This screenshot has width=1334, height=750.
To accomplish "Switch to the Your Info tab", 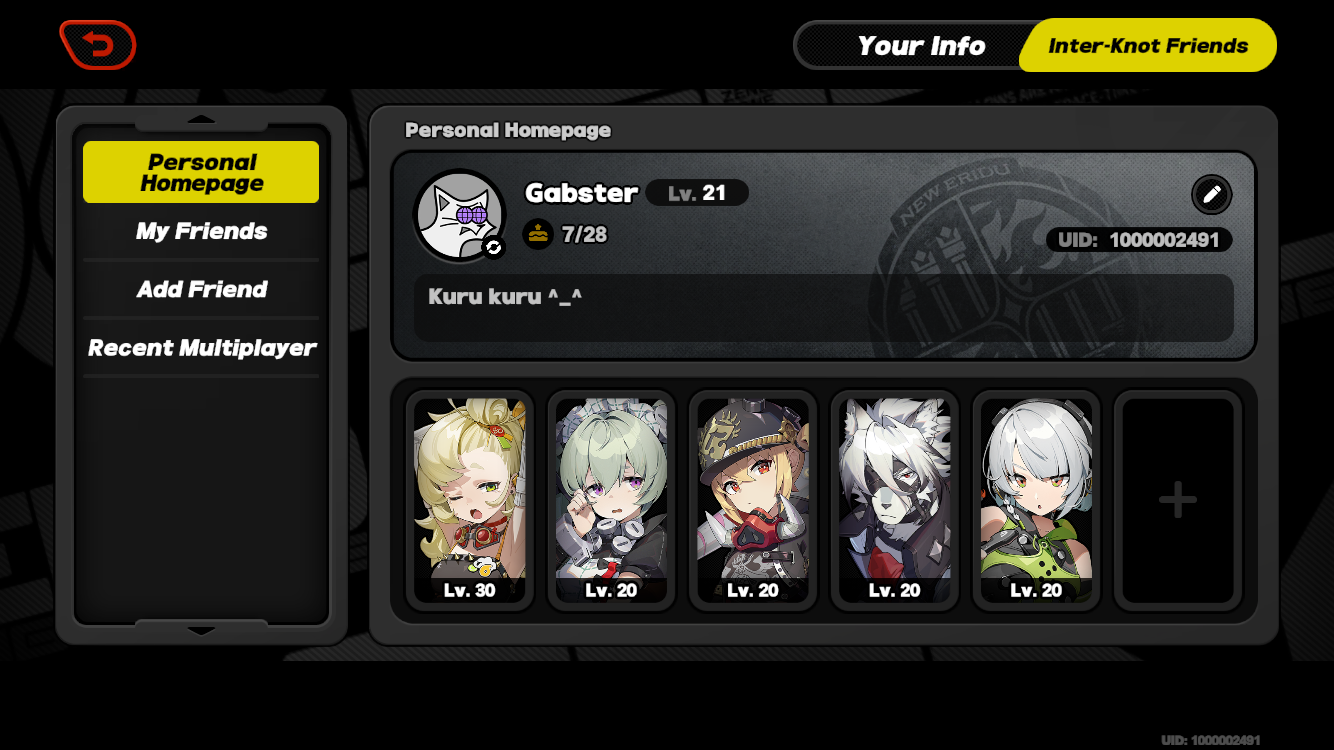I will point(920,45).
